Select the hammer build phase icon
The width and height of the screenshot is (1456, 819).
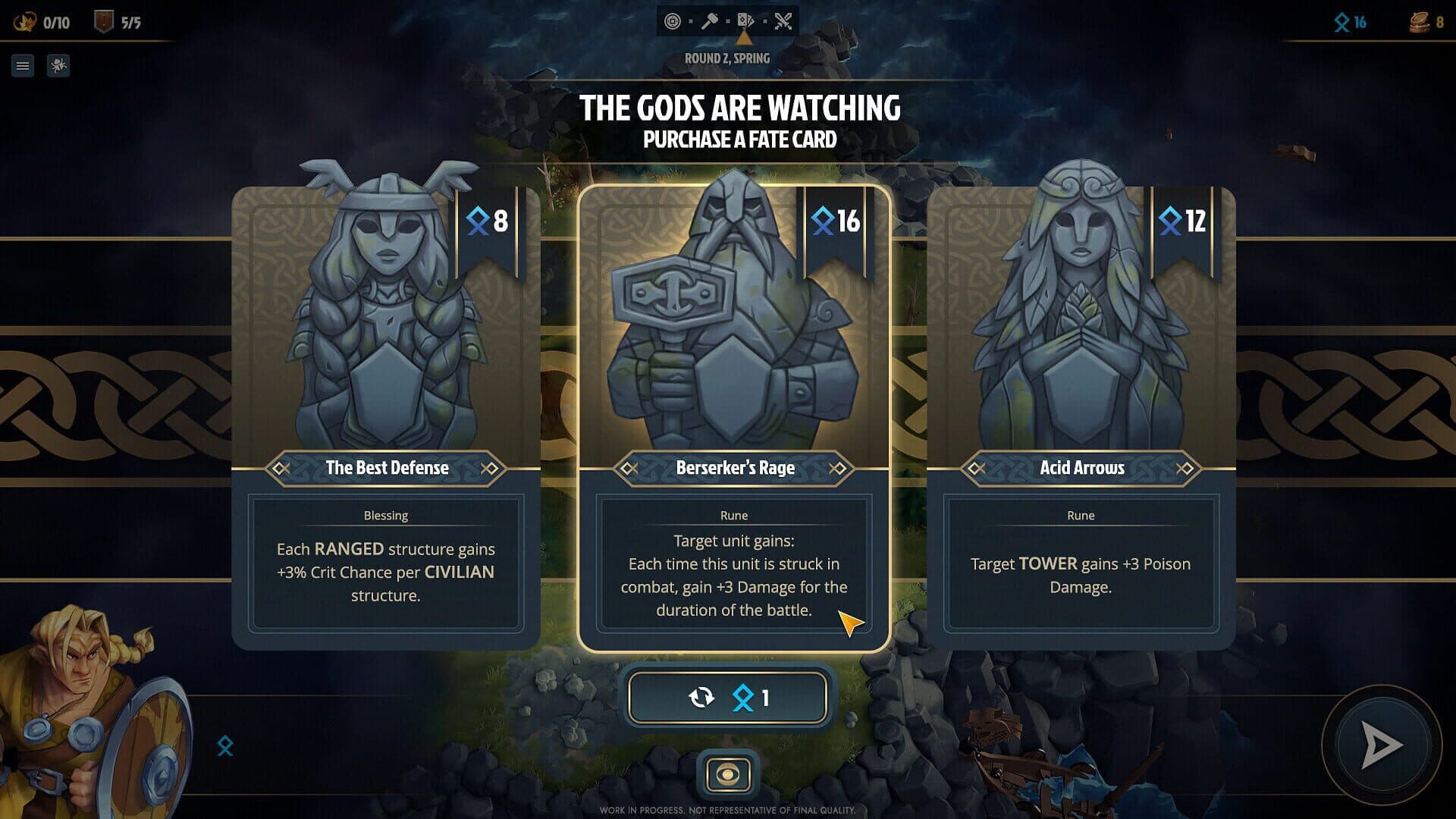pyautogui.click(x=711, y=20)
